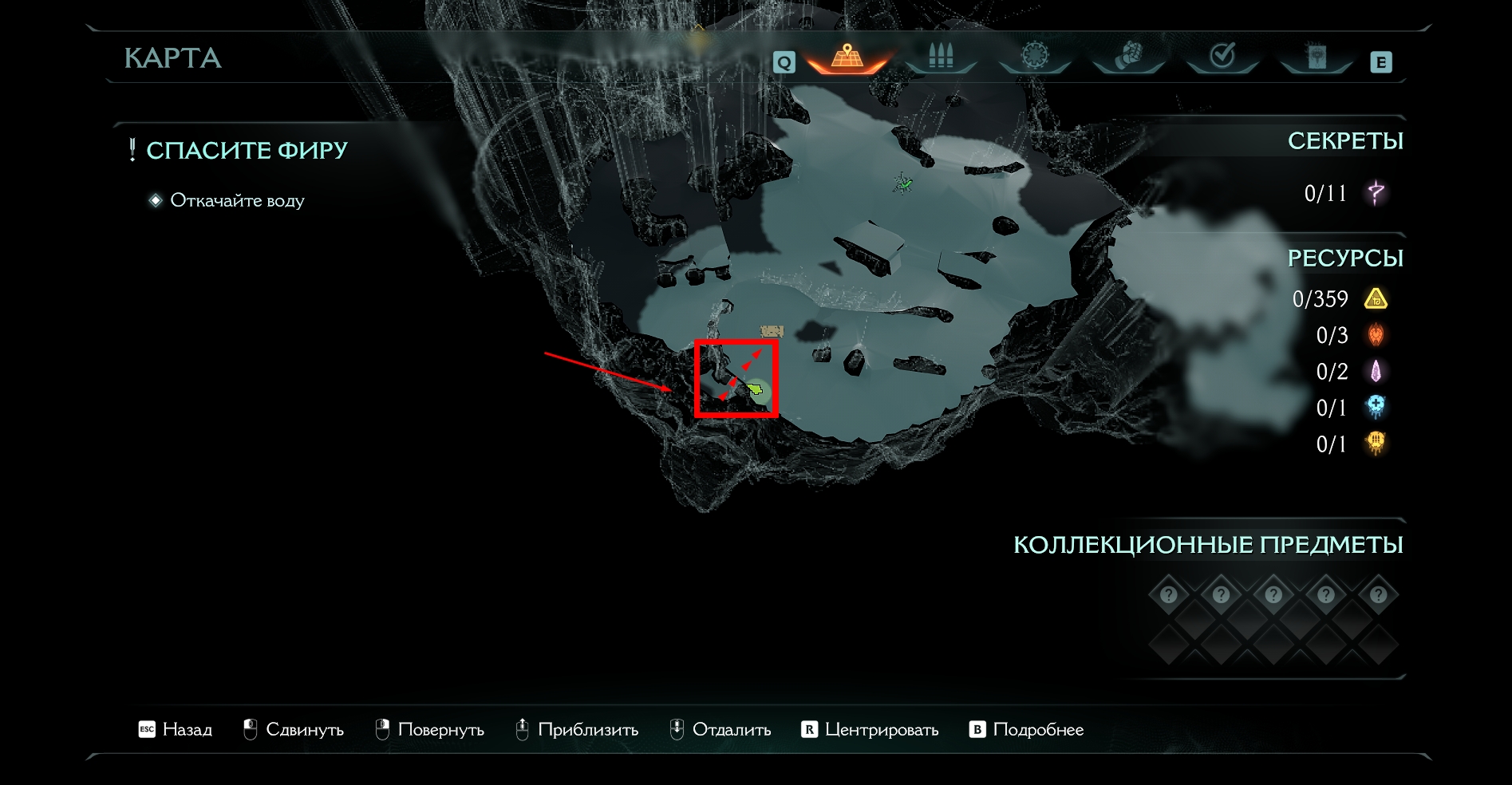Click Центрировать to center the map

coord(870,729)
